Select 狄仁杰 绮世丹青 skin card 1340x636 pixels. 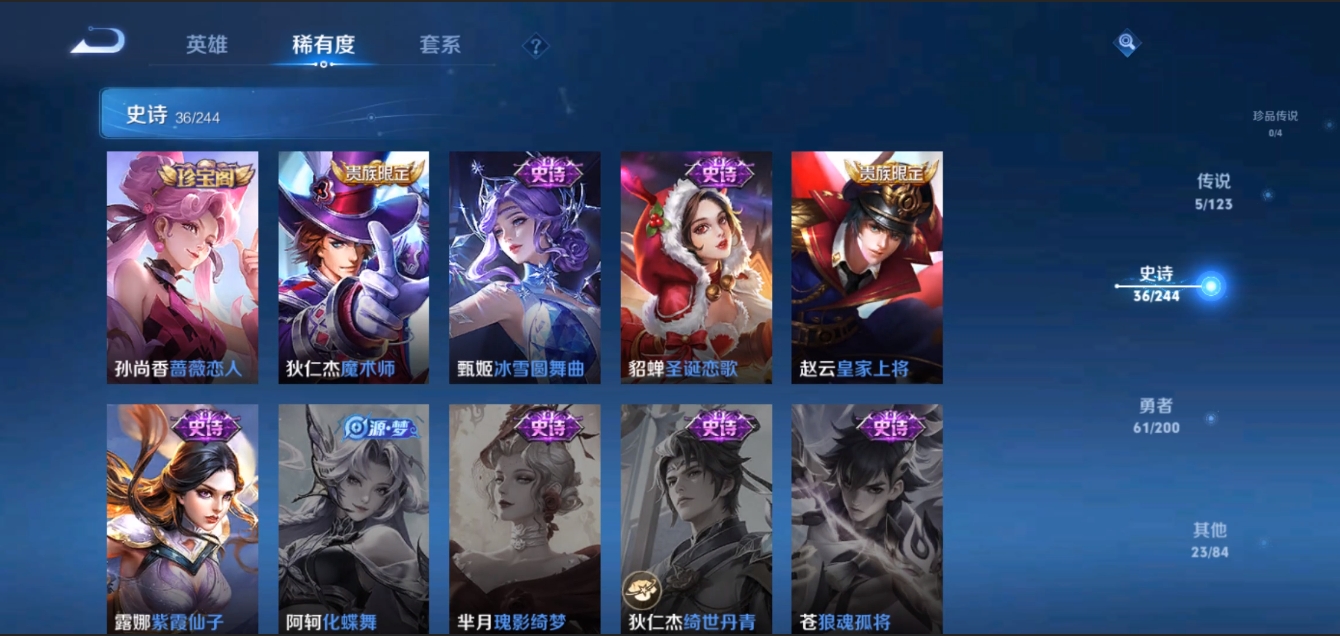pos(696,518)
